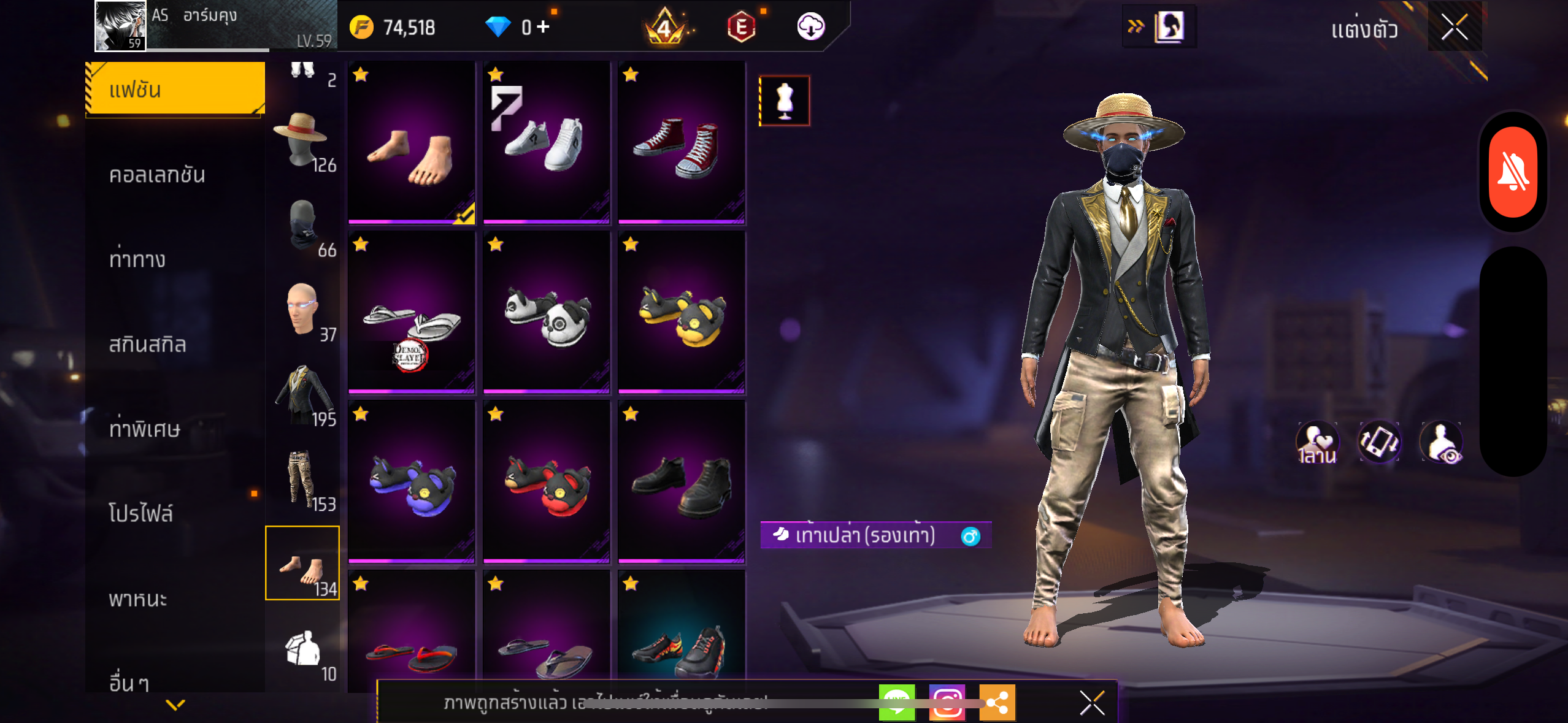The image size is (1568, 723).
Task: Go to the พาหนะ (Vehicle) section
Action: point(138,599)
